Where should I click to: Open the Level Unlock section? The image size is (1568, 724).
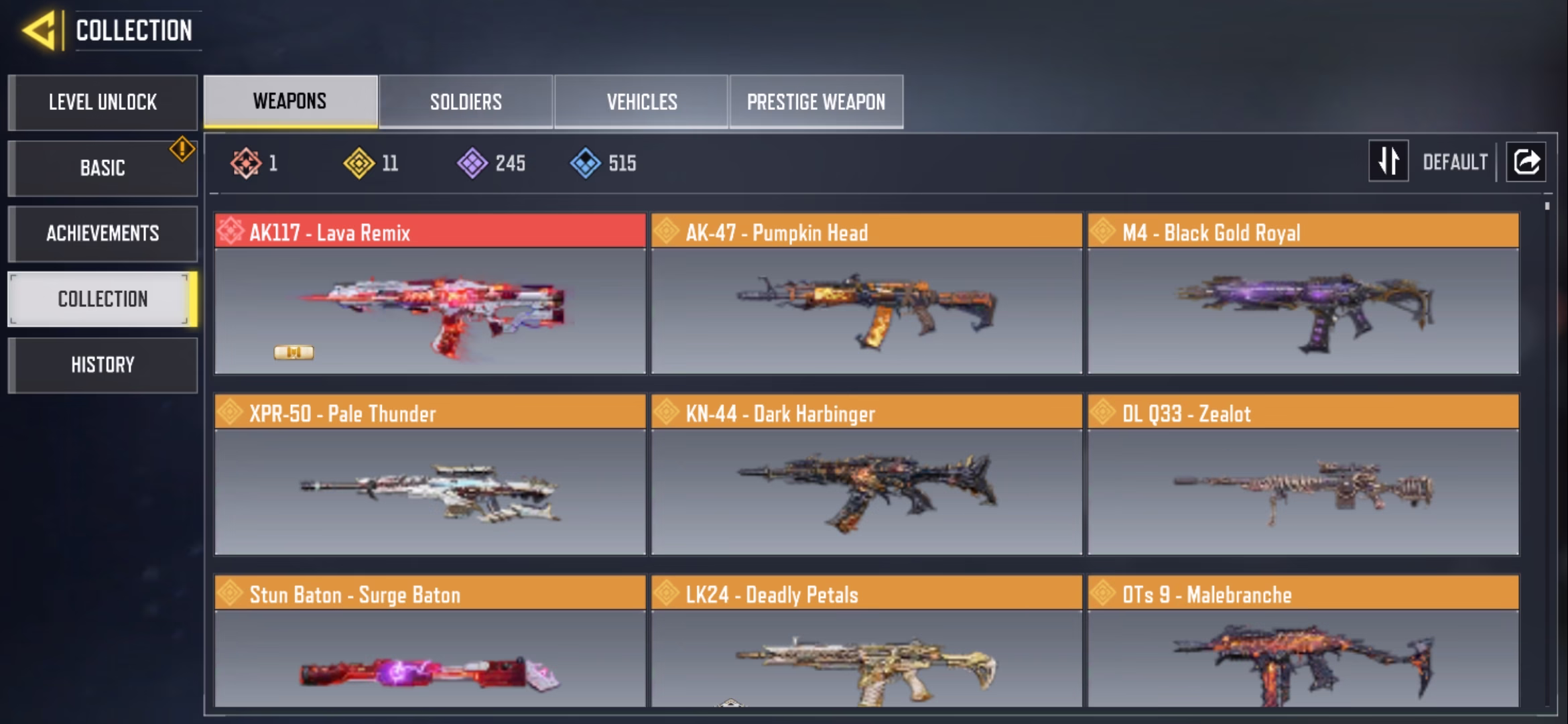[103, 103]
